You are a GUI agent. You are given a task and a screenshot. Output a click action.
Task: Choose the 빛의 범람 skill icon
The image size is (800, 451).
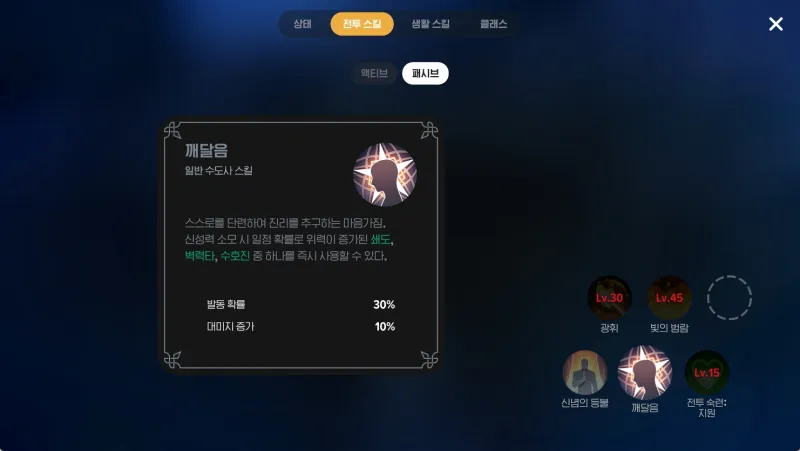pyautogui.click(x=669, y=297)
